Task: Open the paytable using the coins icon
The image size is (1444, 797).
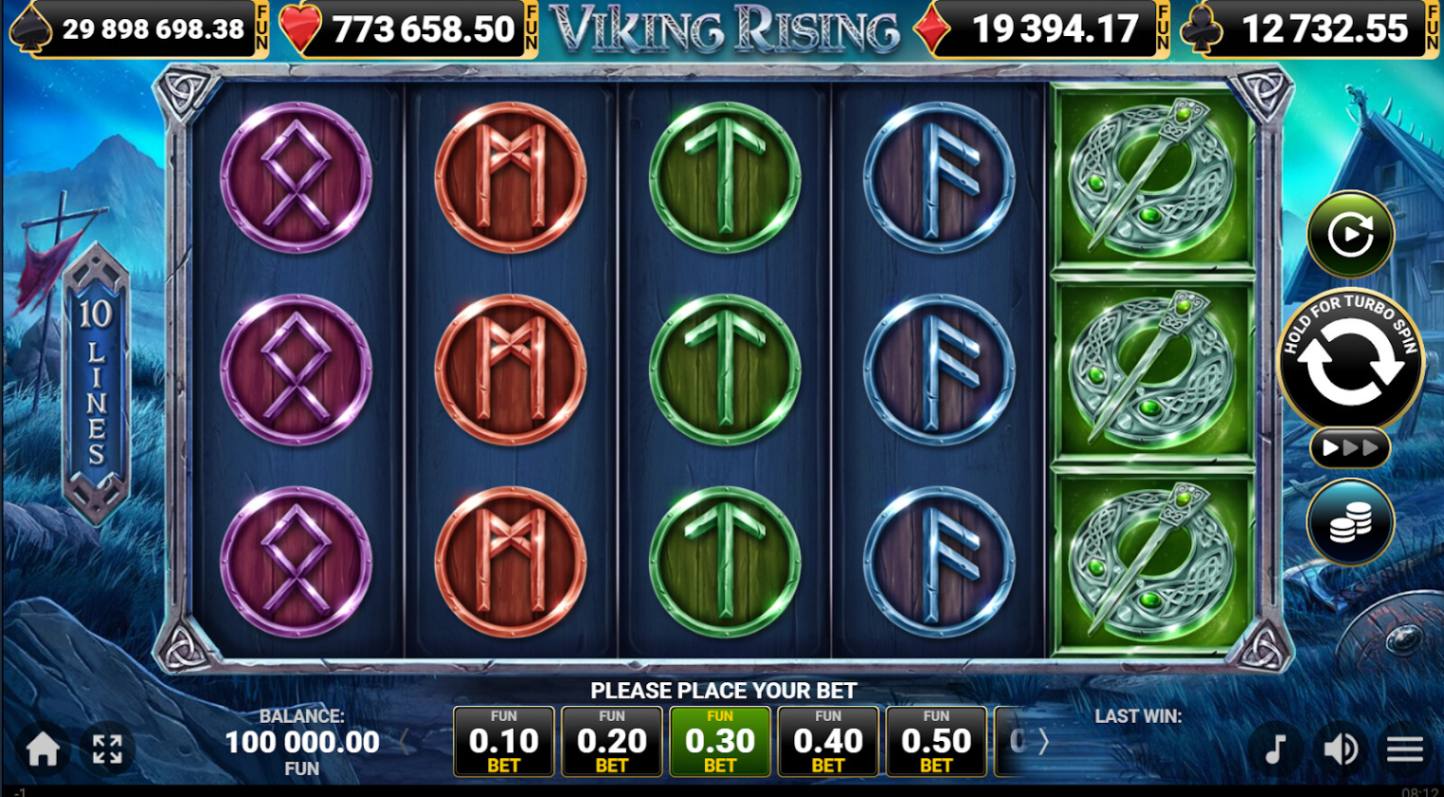Action: [x=1349, y=522]
